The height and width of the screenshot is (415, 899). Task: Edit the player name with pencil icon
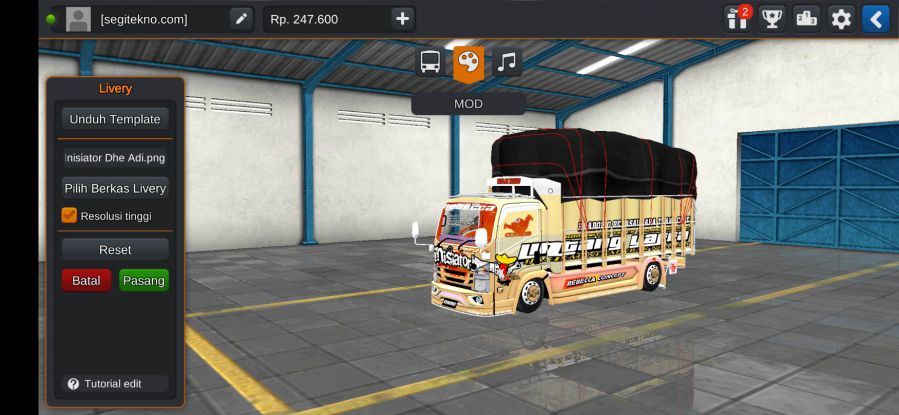pyautogui.click(x=241, y=18)
